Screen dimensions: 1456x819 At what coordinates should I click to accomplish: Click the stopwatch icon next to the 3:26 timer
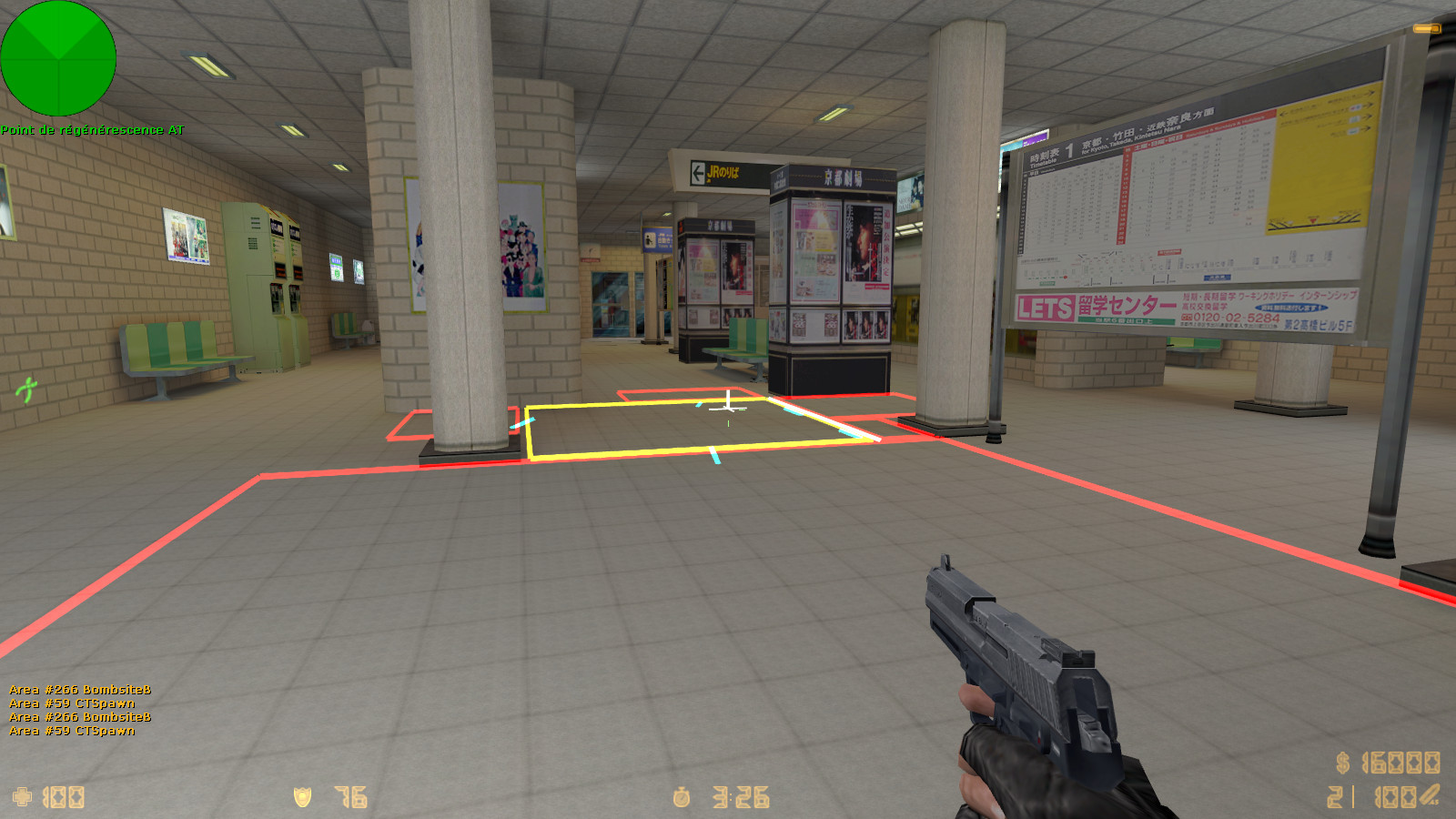tap(681, 796)
